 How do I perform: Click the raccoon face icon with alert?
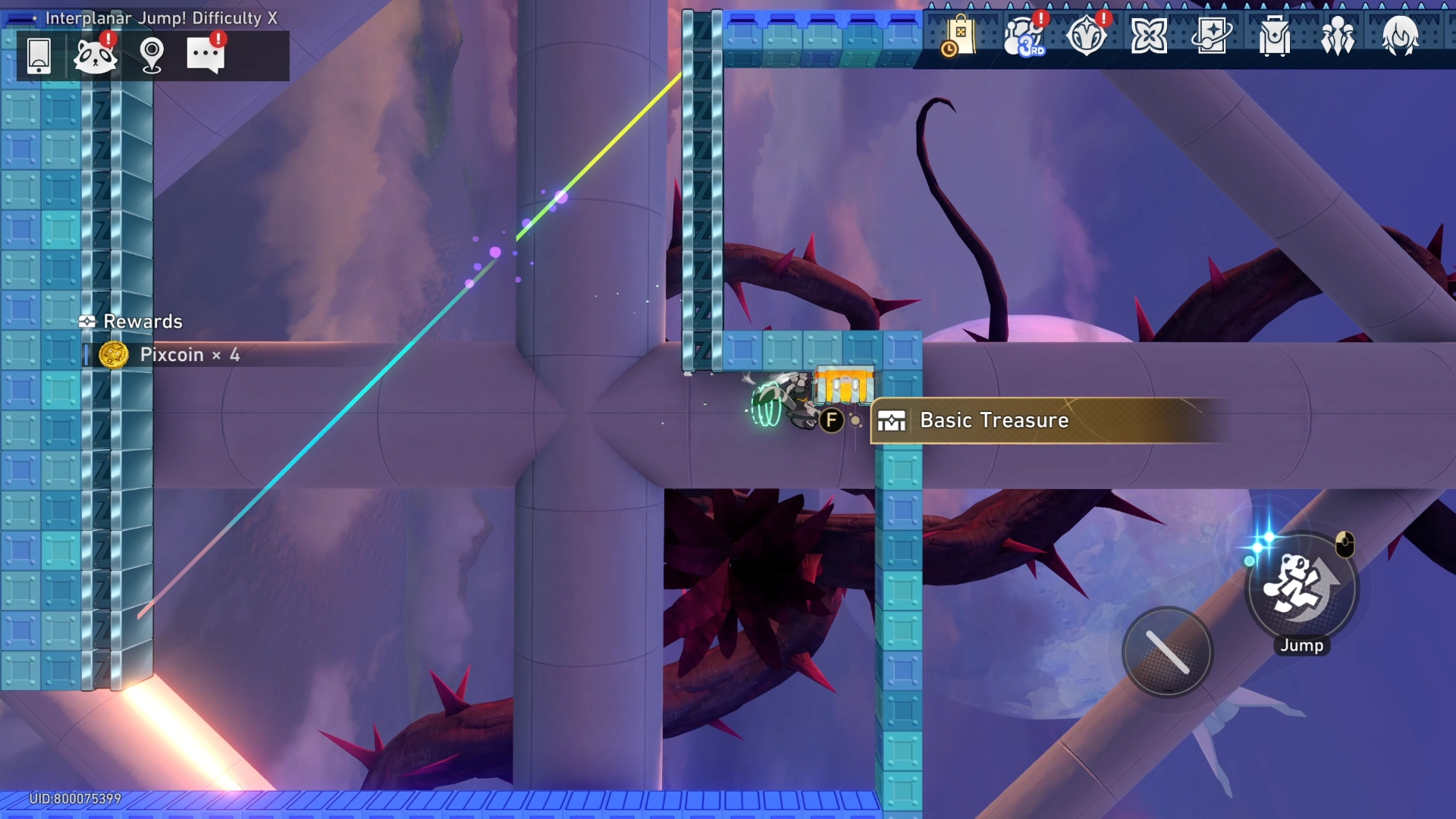95,55
